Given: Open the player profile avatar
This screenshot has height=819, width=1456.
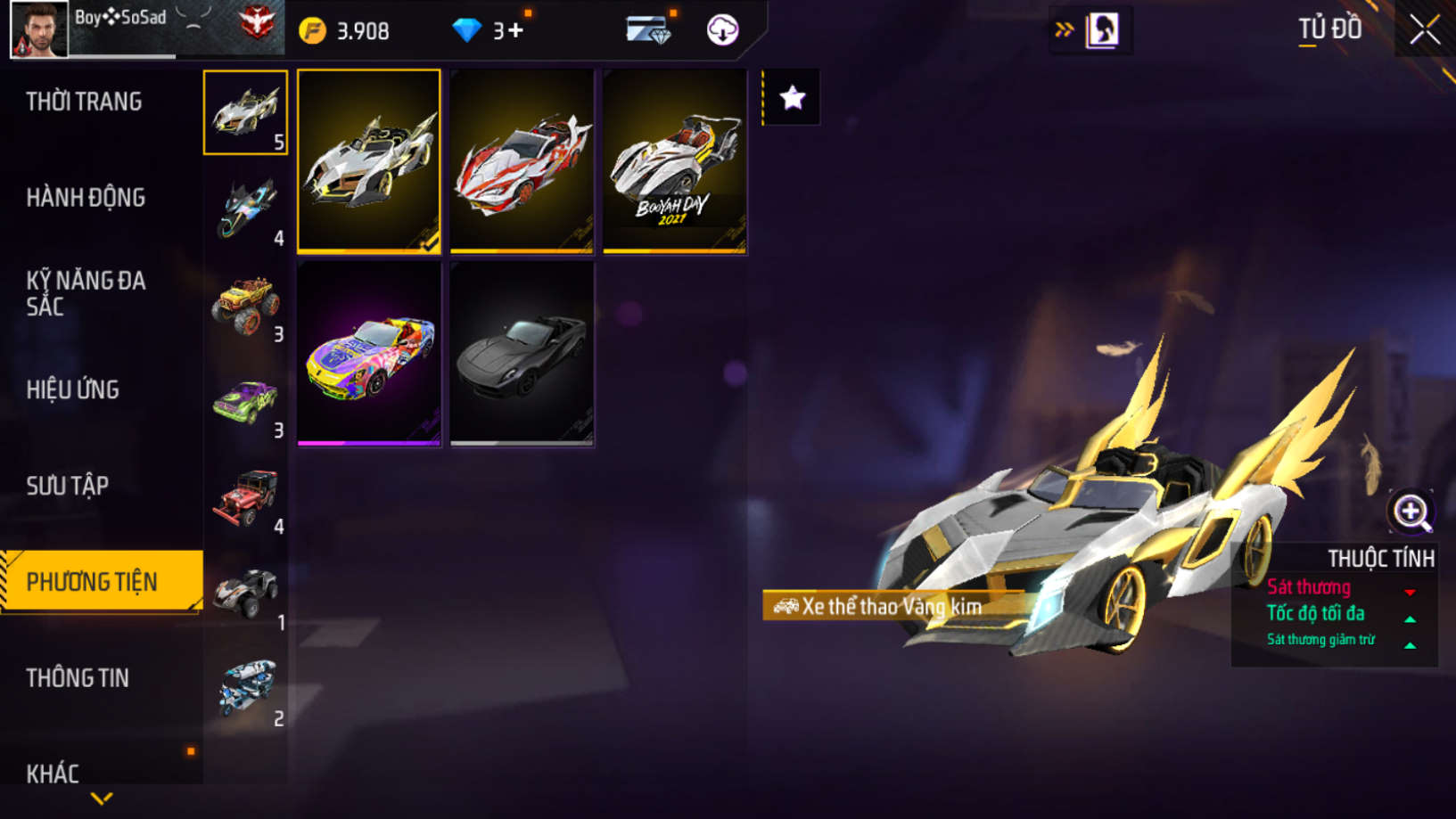Looking at the screenshot, I should point(39,29).
